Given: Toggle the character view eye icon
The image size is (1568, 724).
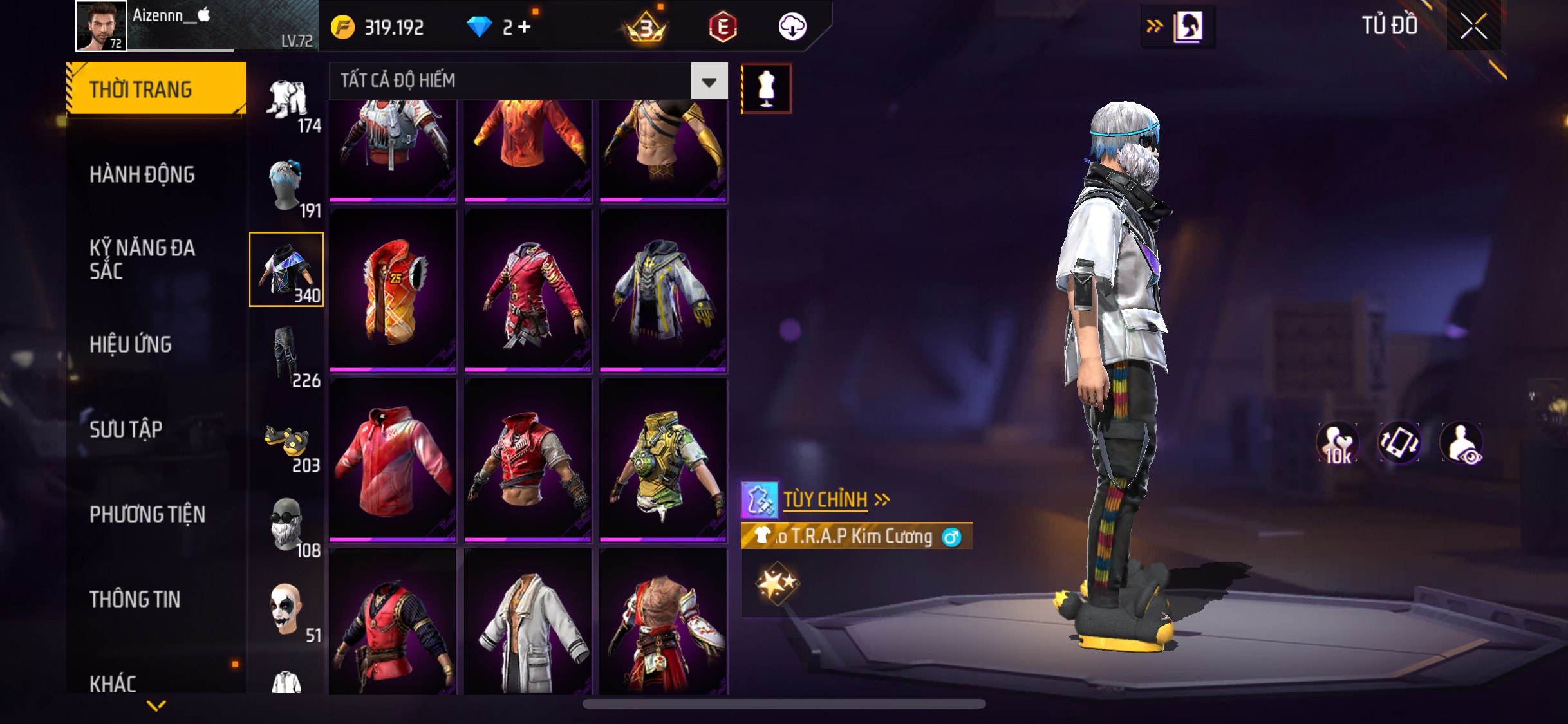Looking at the screenshot, I should 1462,443.
